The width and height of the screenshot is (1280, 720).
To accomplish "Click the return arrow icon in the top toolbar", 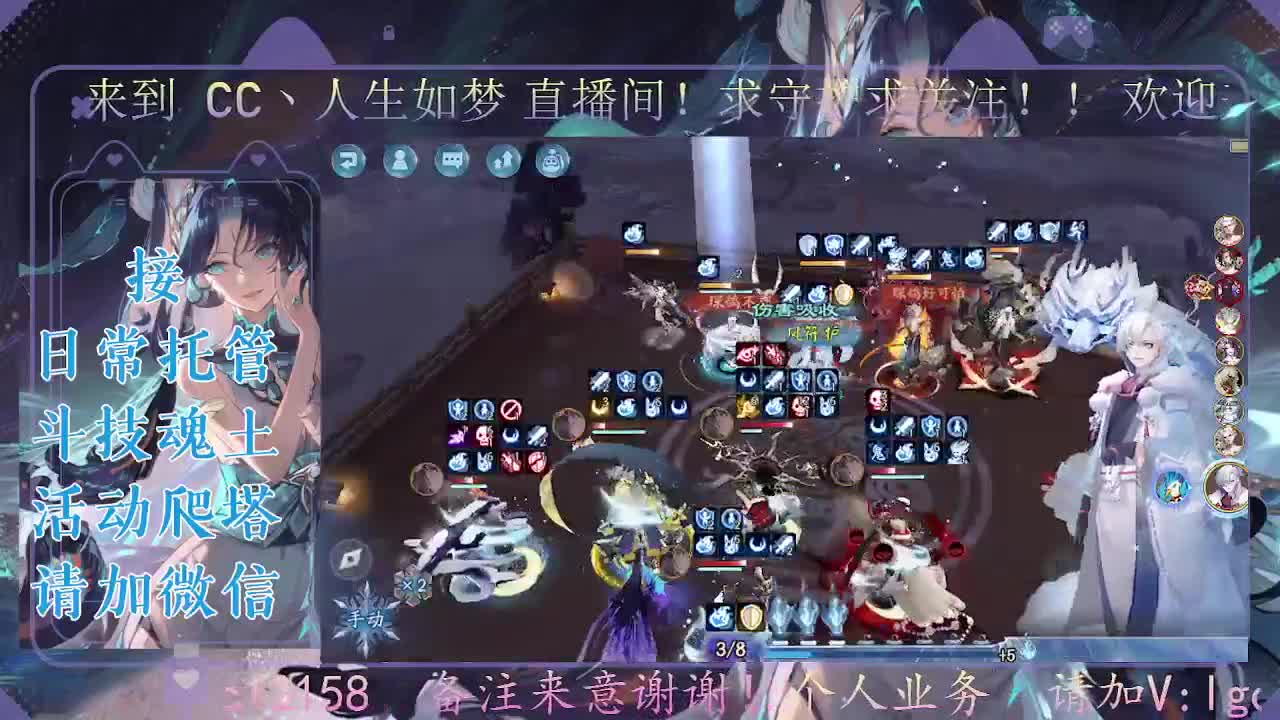I will coord(349,162).
